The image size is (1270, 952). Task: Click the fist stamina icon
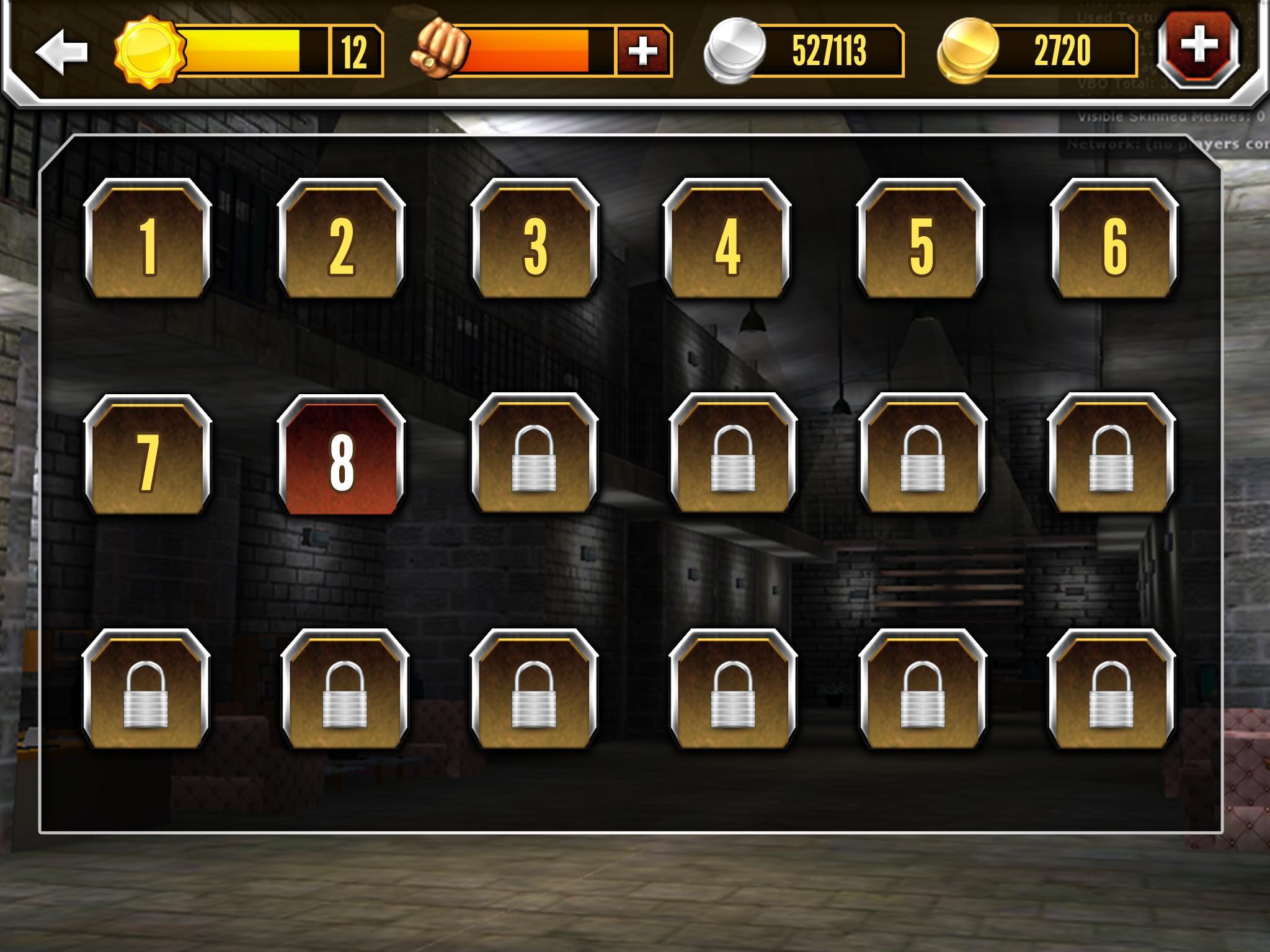tap(440, 50)
